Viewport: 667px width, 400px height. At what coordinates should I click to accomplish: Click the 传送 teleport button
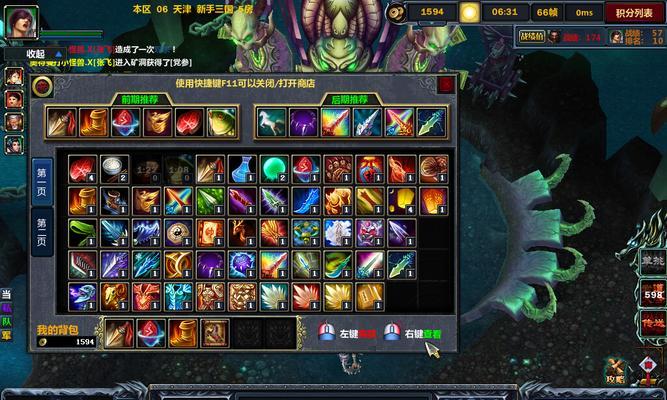(653, 322)
